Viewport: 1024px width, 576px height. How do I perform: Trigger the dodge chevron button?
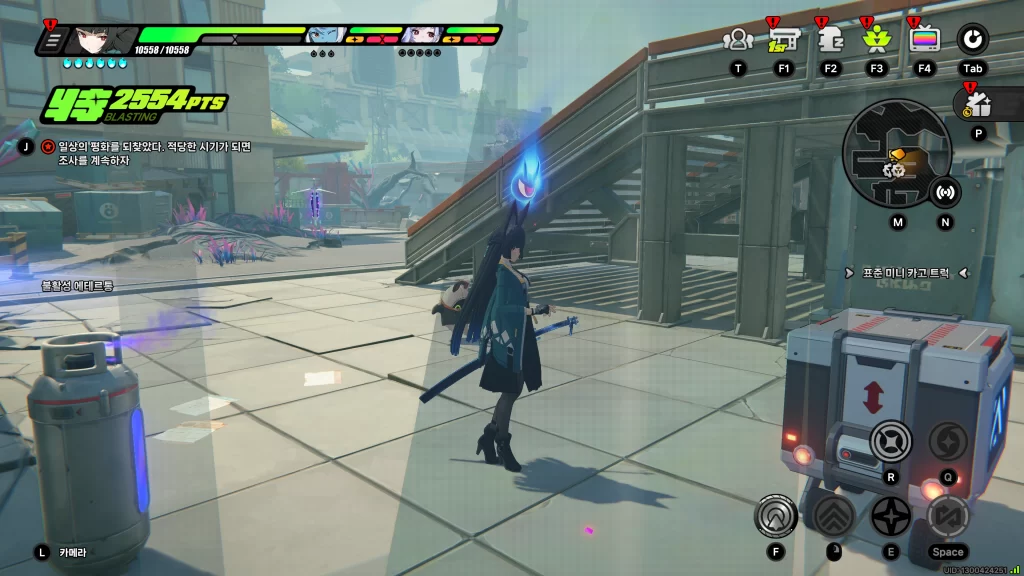tap(832, 516)
